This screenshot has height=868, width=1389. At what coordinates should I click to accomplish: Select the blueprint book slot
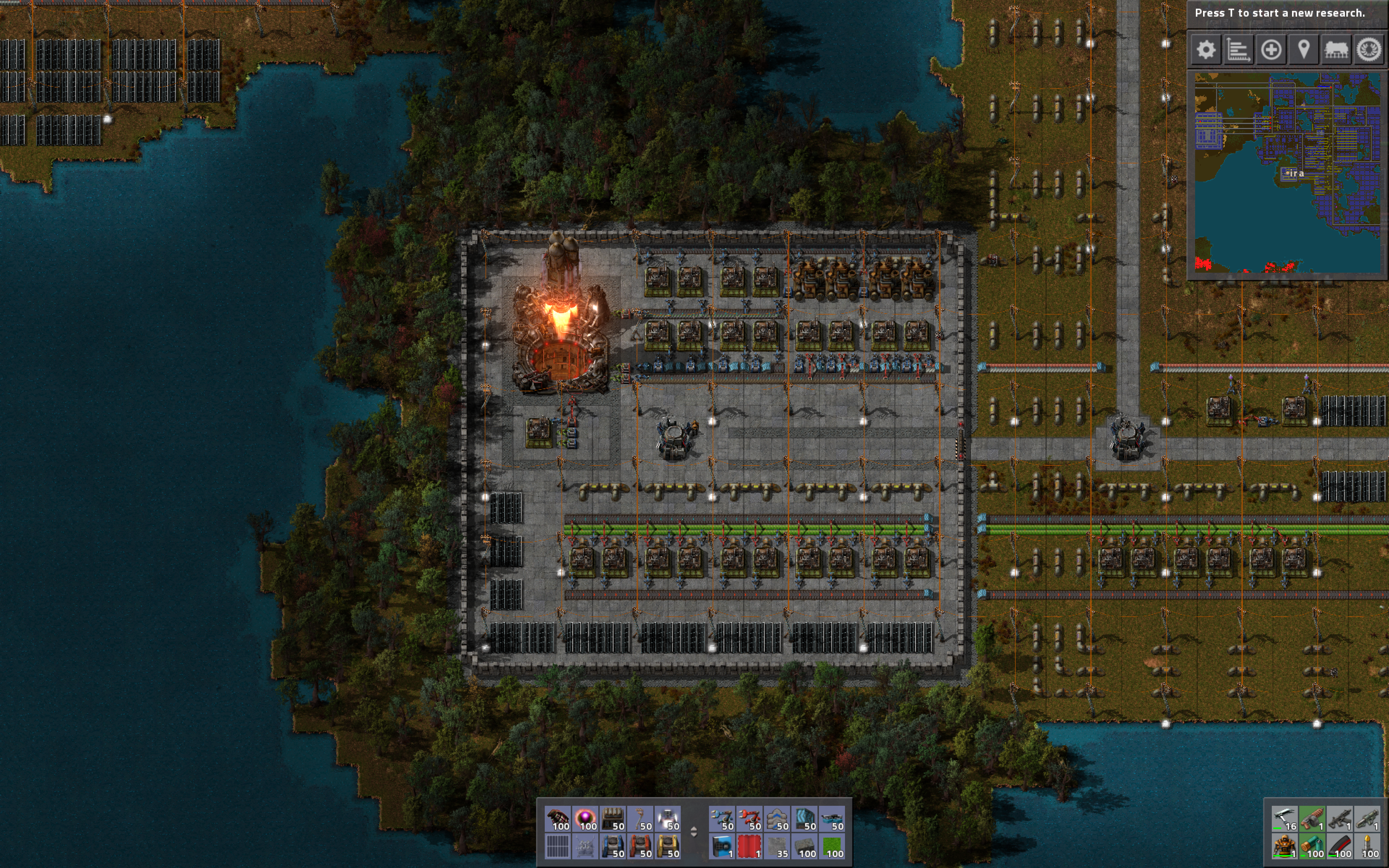pyautogui.click(x=722, y=846)
